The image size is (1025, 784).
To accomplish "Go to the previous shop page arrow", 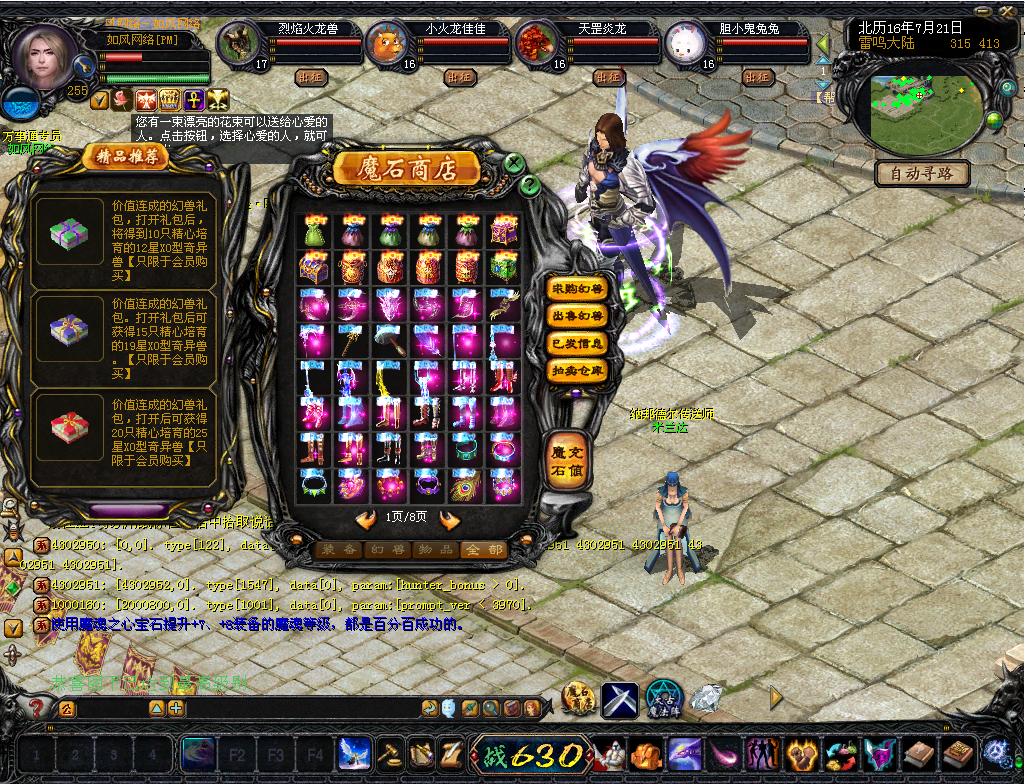I will 365,518.
